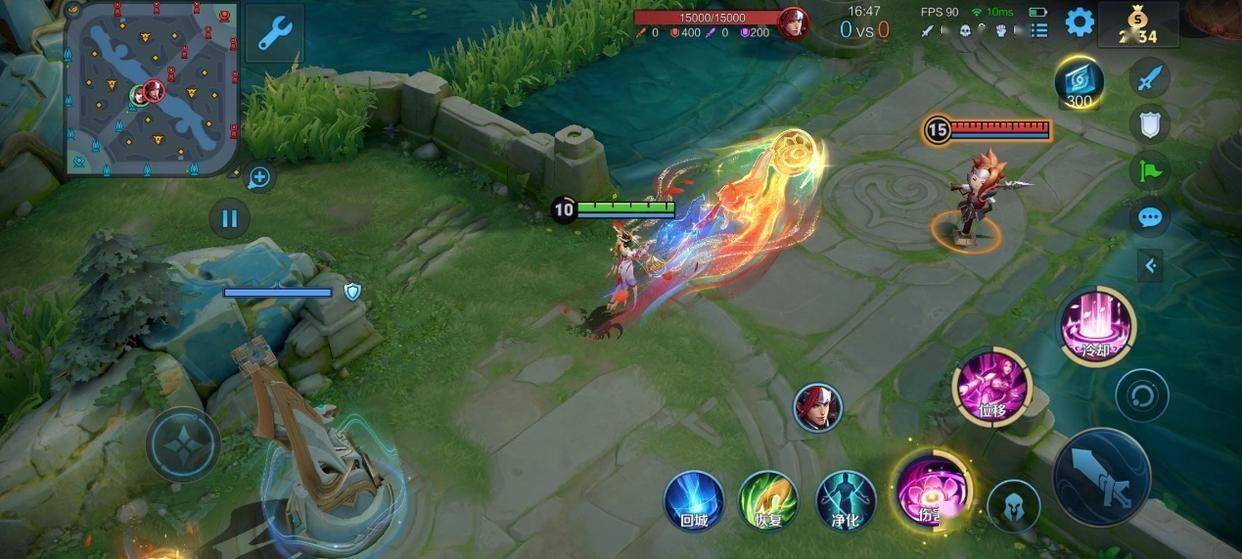This screenshot has width=1242, height=559.
Task: Open the gear settings menu
Action: click(x=1079, y=22)
